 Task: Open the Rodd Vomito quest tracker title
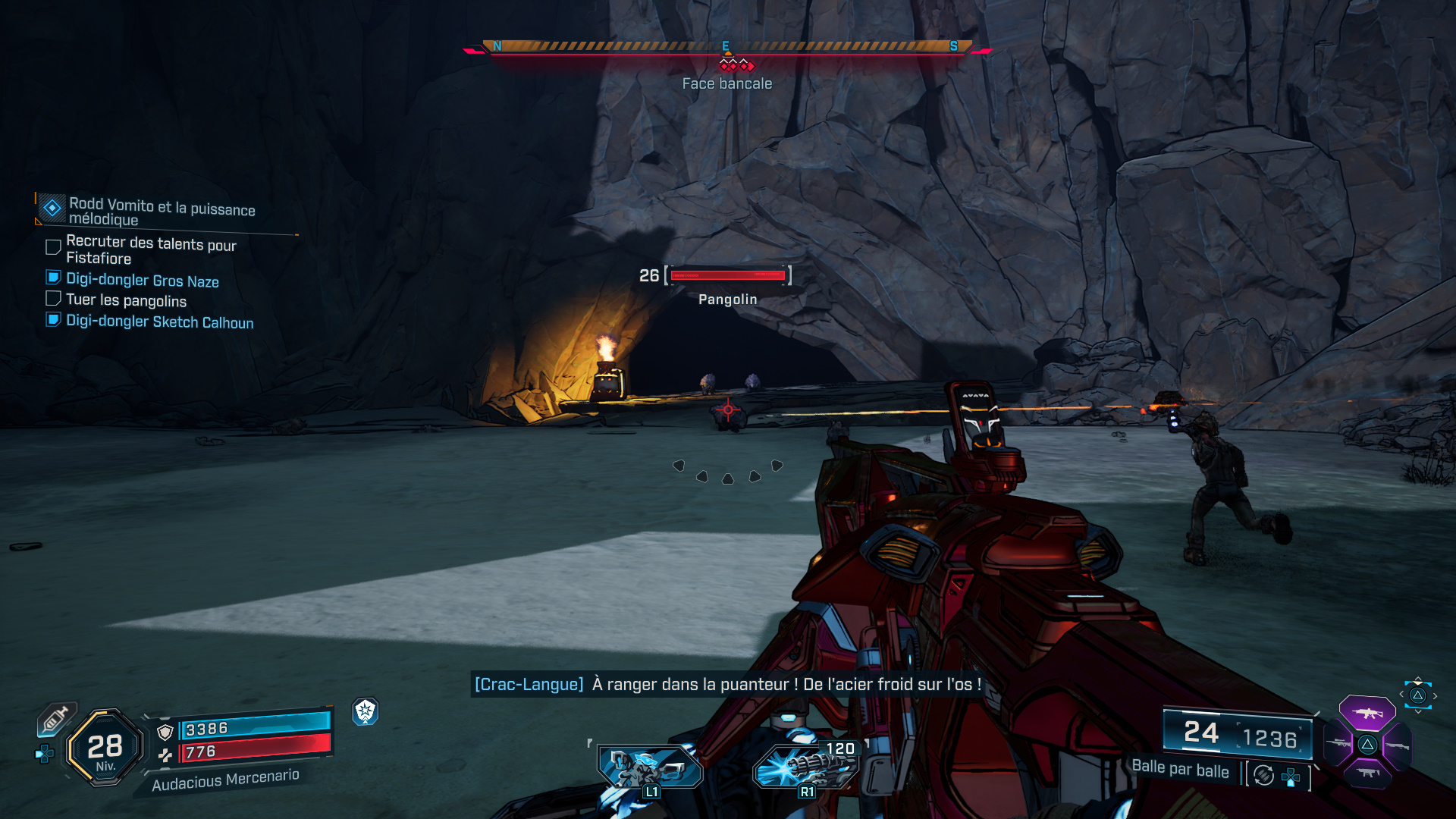point(162,211)
